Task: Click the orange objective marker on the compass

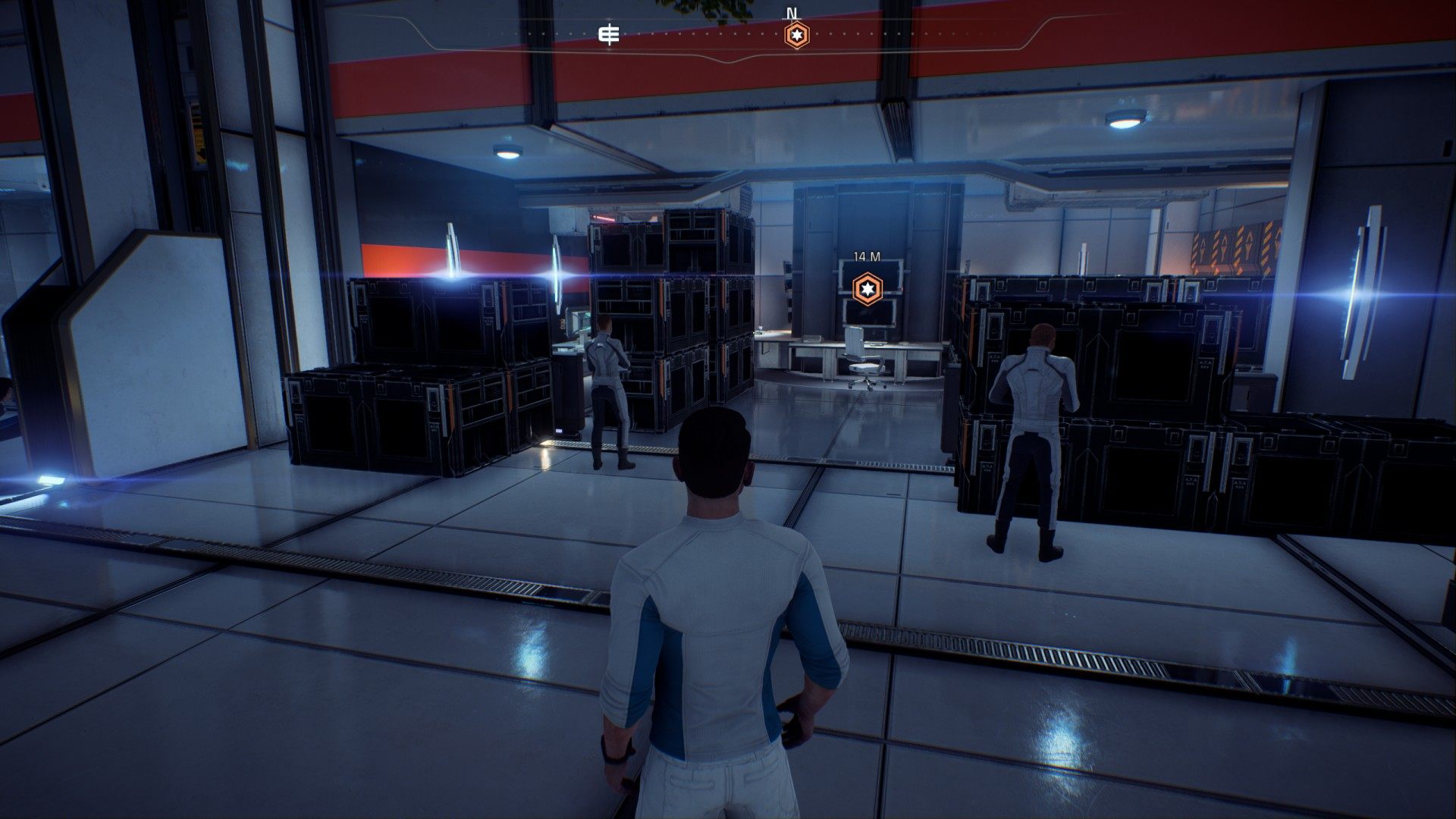Action: tap(796, 35)
